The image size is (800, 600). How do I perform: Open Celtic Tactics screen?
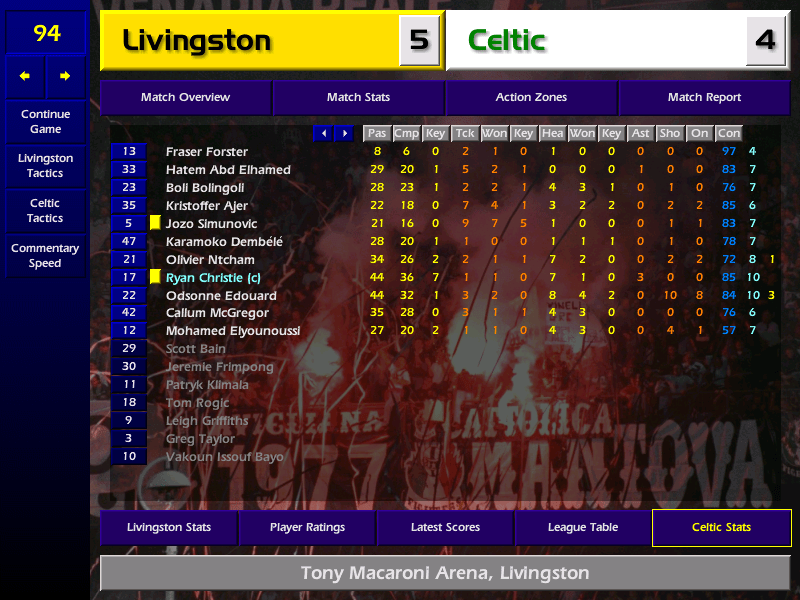pyautogui.click(x=45, y=210)
